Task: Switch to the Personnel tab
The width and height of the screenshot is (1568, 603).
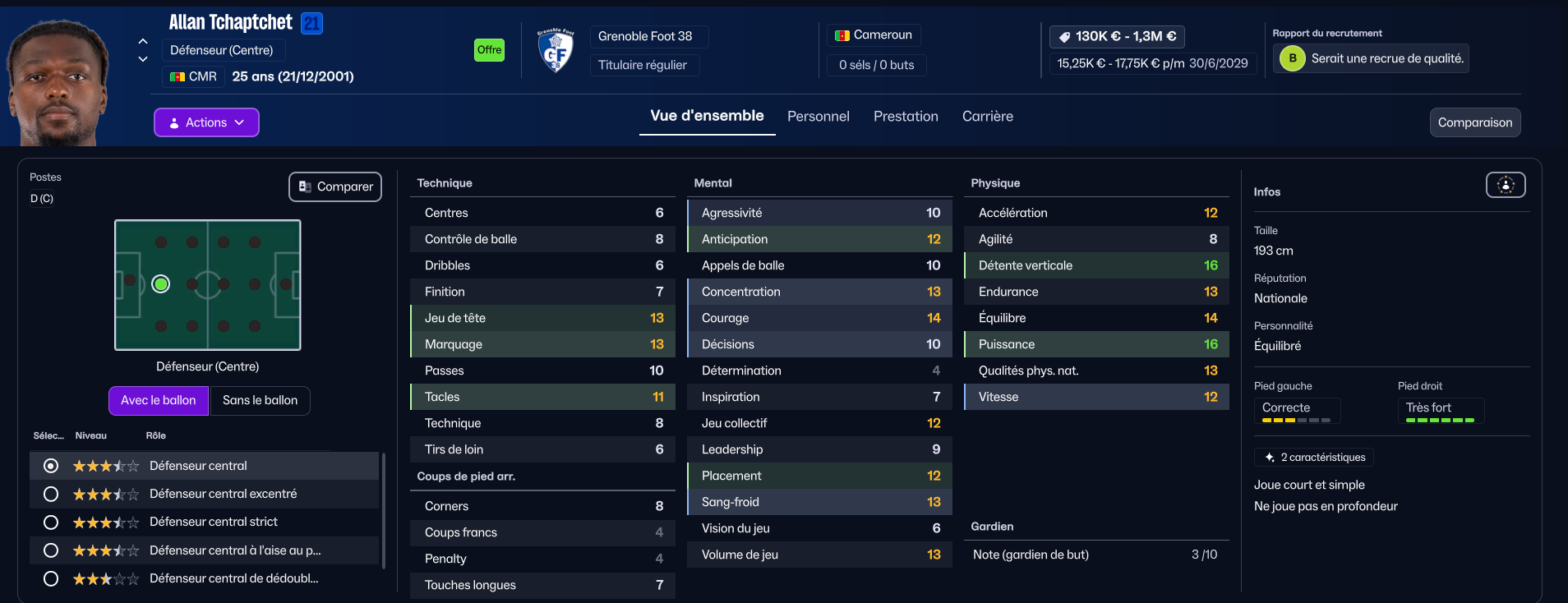Action: click(x=818, y=117)
